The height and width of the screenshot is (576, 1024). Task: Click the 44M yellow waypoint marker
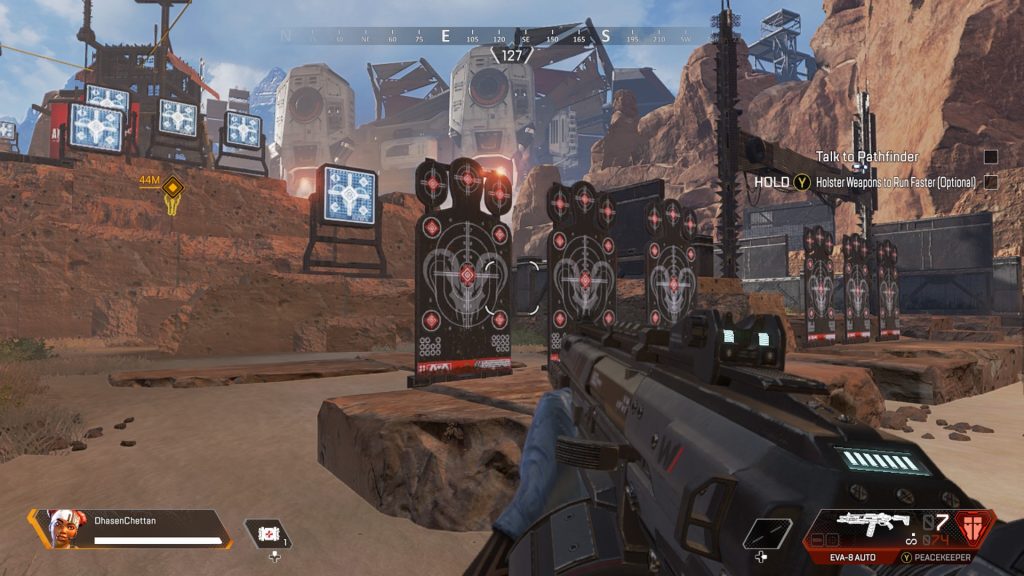click(x=173, y=187)
